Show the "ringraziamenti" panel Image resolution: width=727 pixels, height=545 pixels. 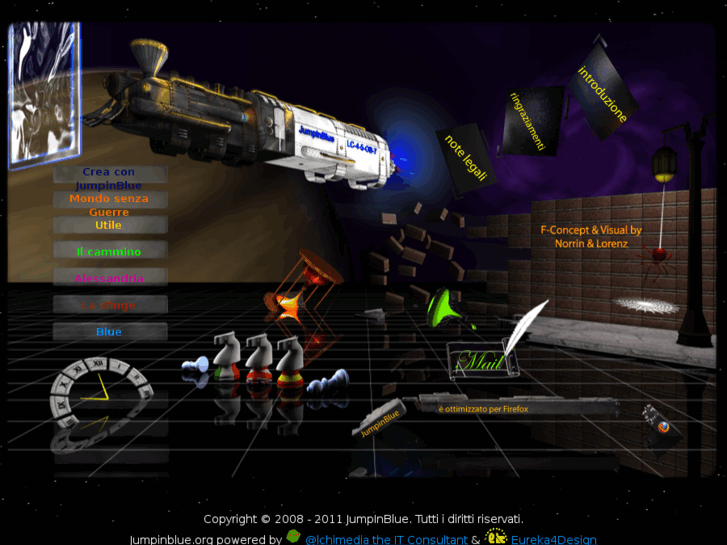pos(529,121)
